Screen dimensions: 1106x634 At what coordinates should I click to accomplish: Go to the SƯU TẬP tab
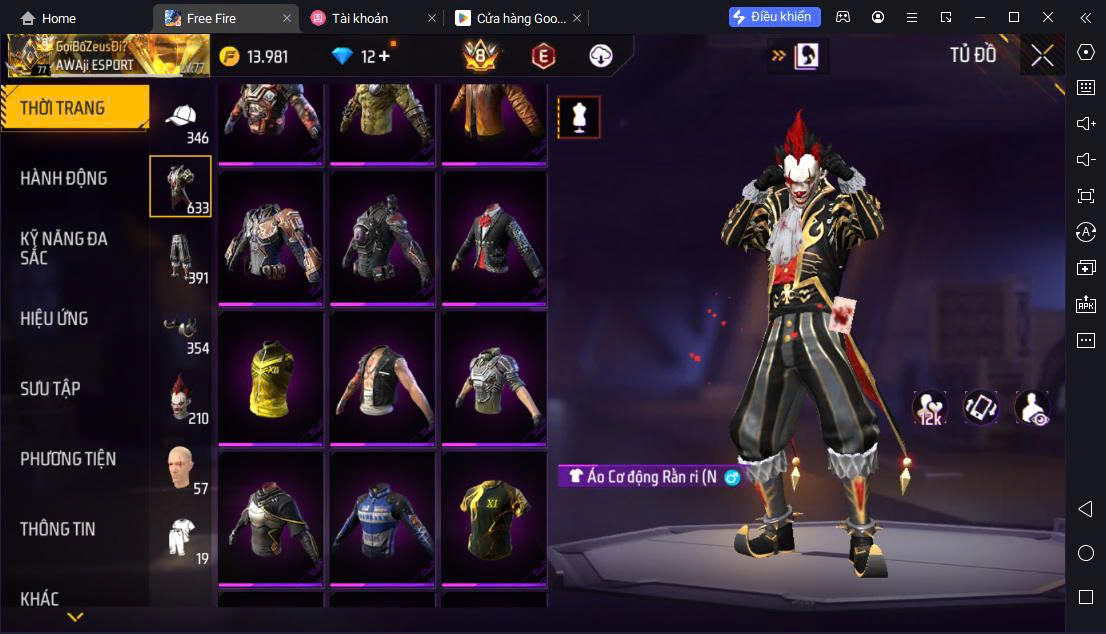(x=50, y=388)
